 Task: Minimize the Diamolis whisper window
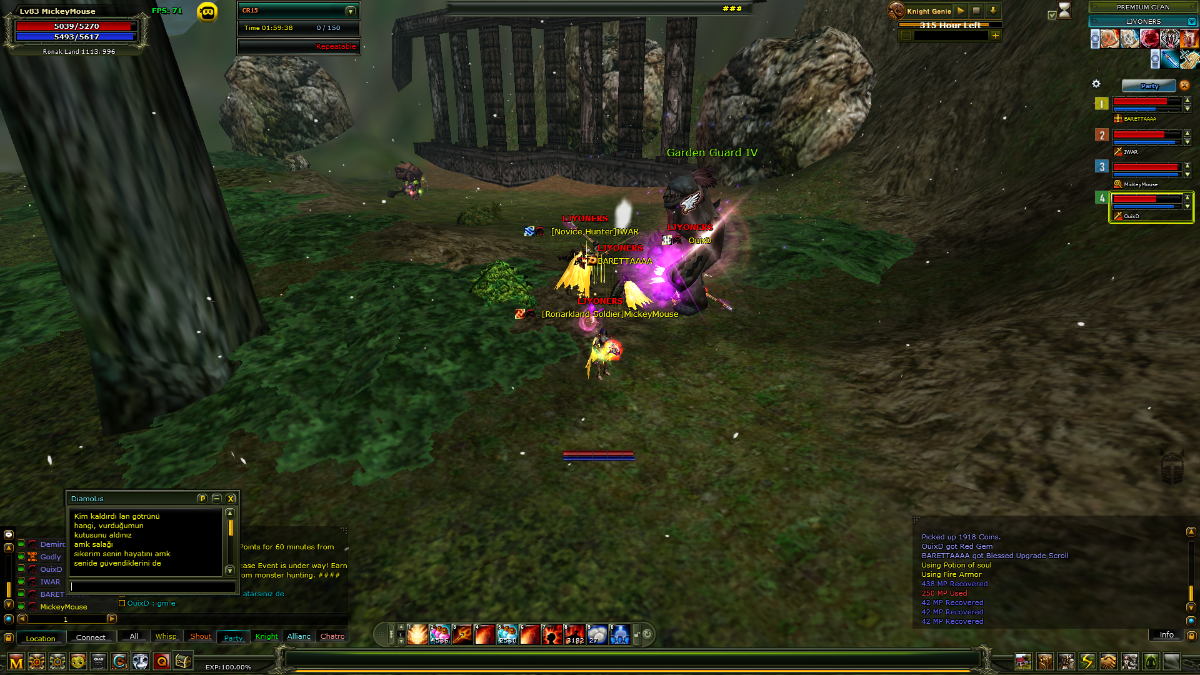pos(216,498)
